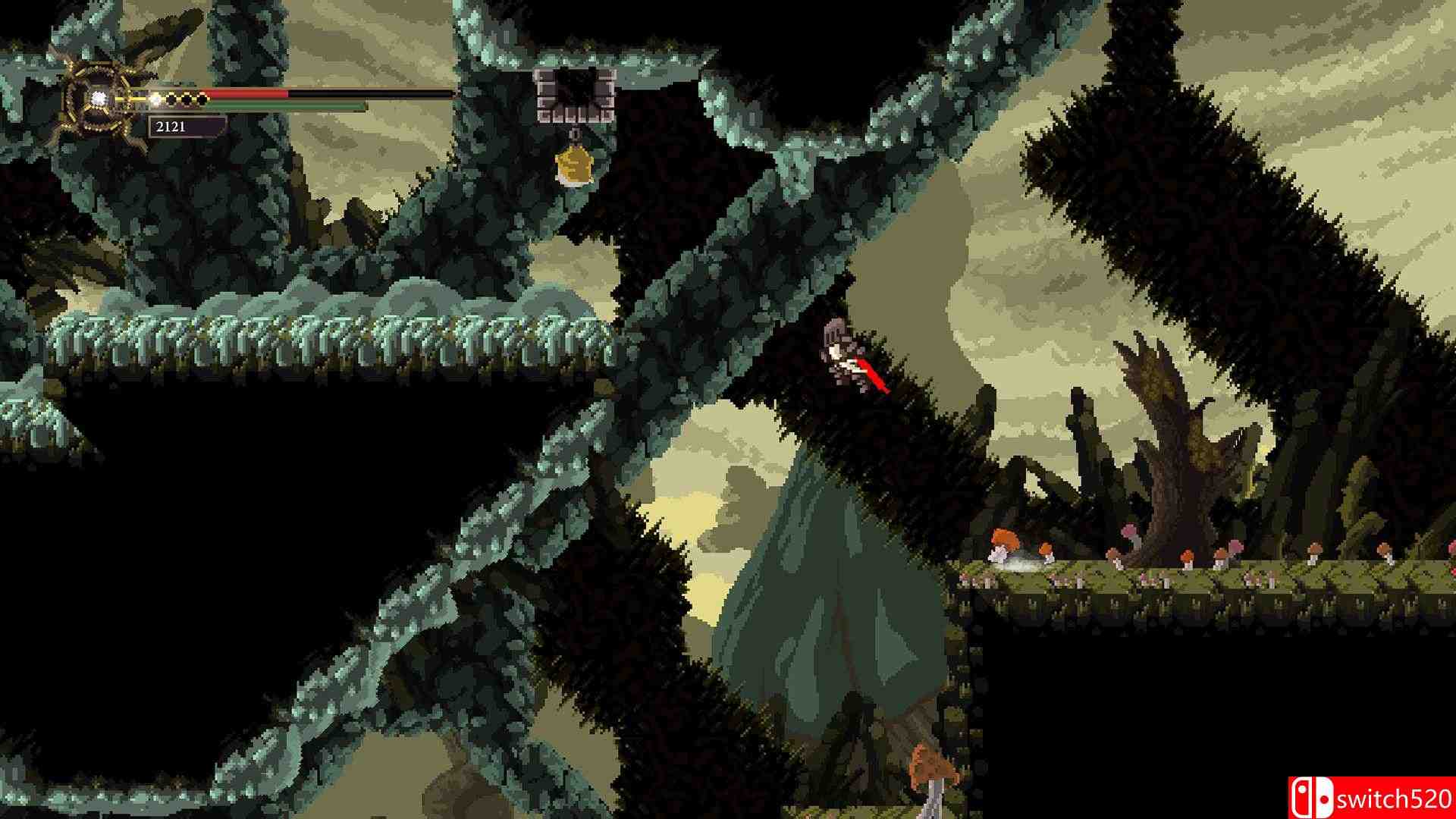
Task: Select the third black bead slot
Action: [202, 99]
